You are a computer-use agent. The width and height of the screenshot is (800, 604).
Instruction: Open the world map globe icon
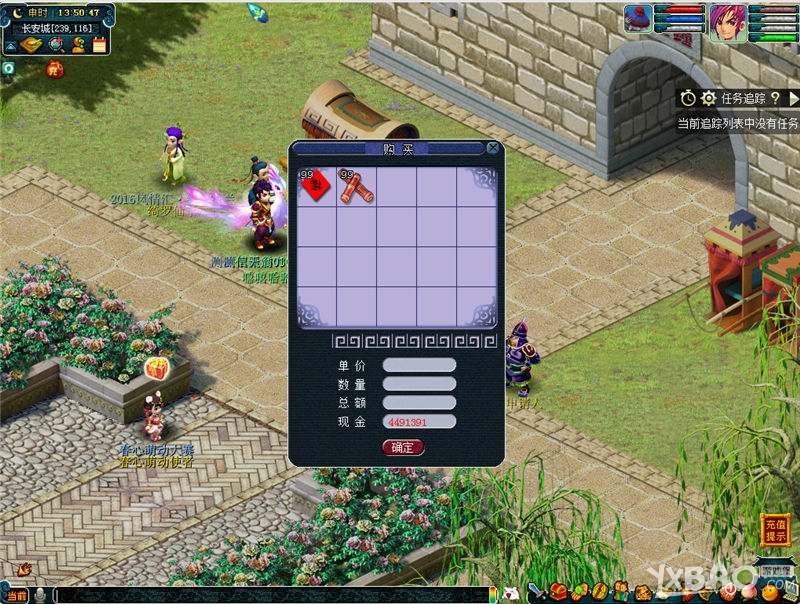pyautogui.click(x=56, y=44)
